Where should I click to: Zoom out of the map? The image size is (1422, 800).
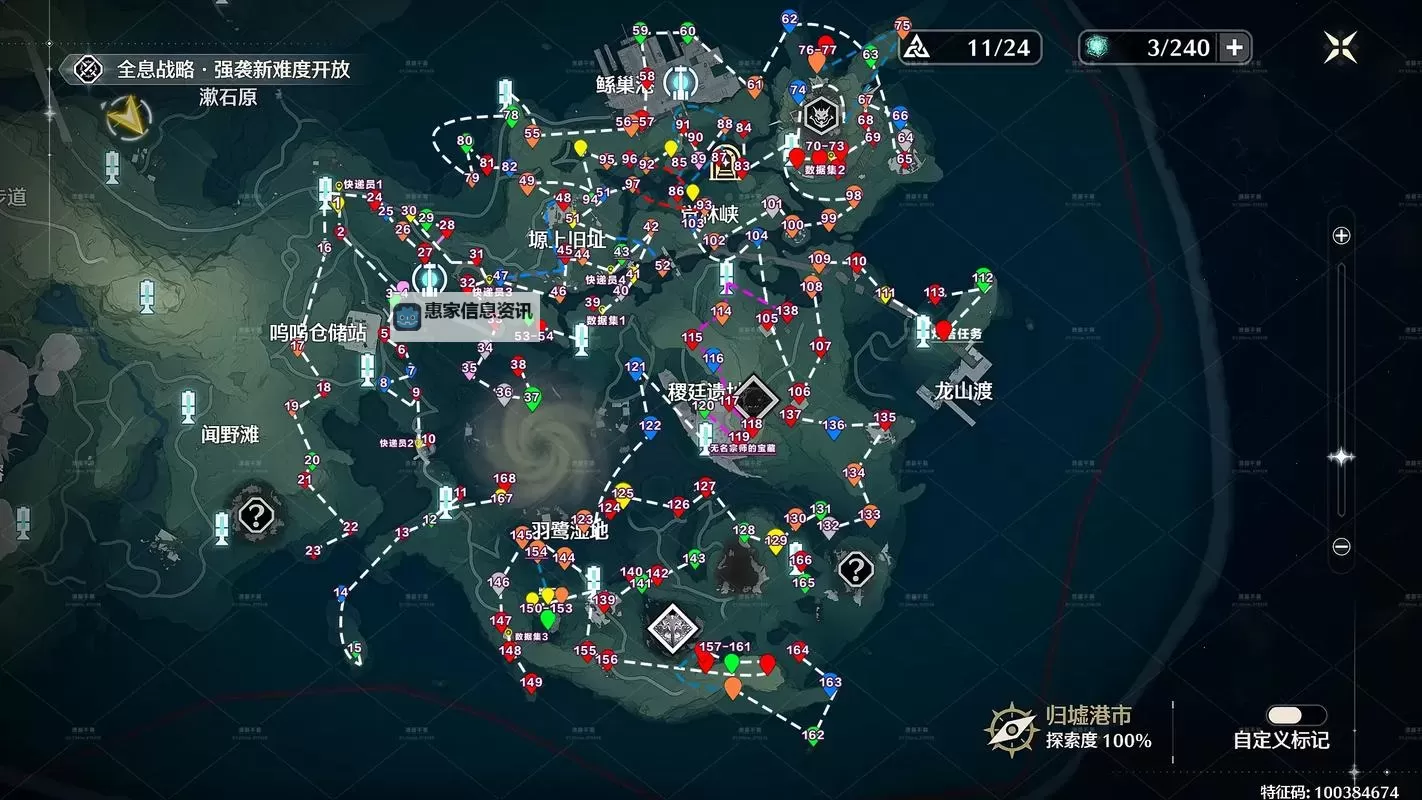coord(1342,547)
